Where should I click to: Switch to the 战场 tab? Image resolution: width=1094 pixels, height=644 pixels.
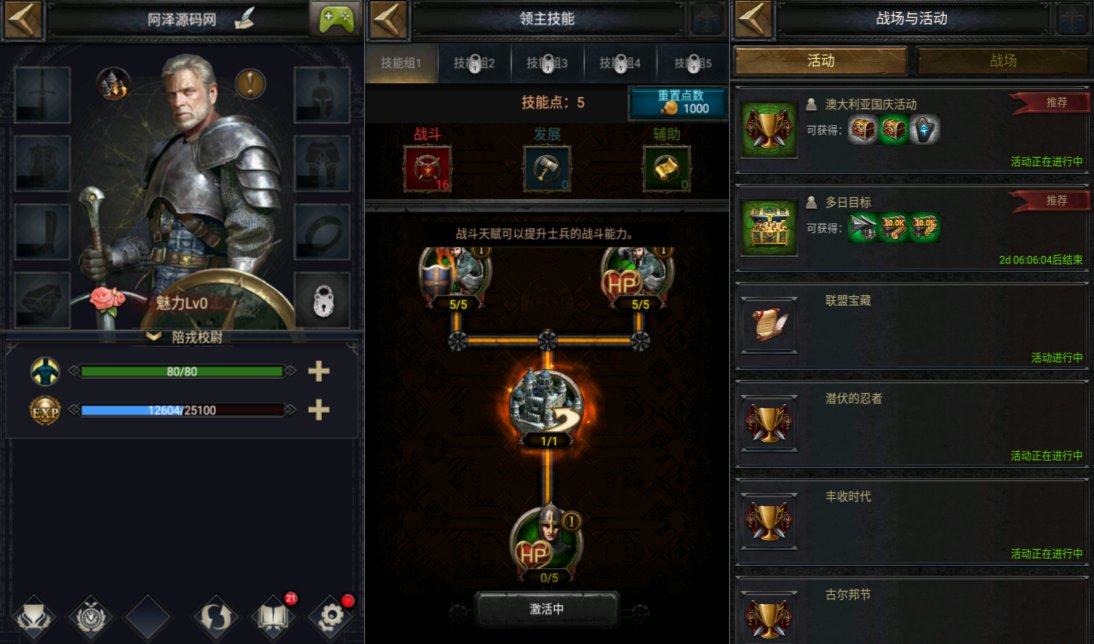(x=1003, y=61)
